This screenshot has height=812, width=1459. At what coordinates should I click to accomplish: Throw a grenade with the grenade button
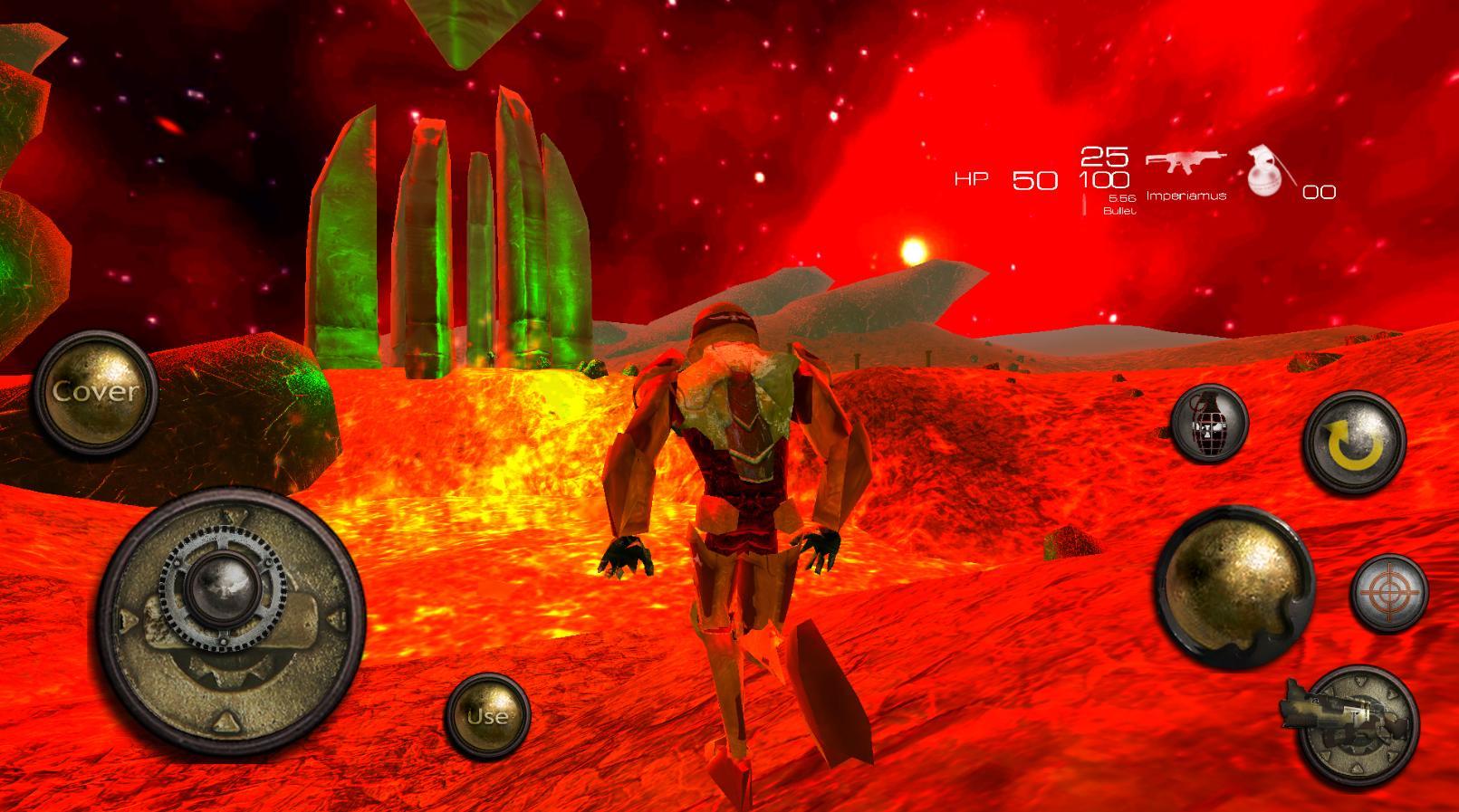(x=1208, y=423)
